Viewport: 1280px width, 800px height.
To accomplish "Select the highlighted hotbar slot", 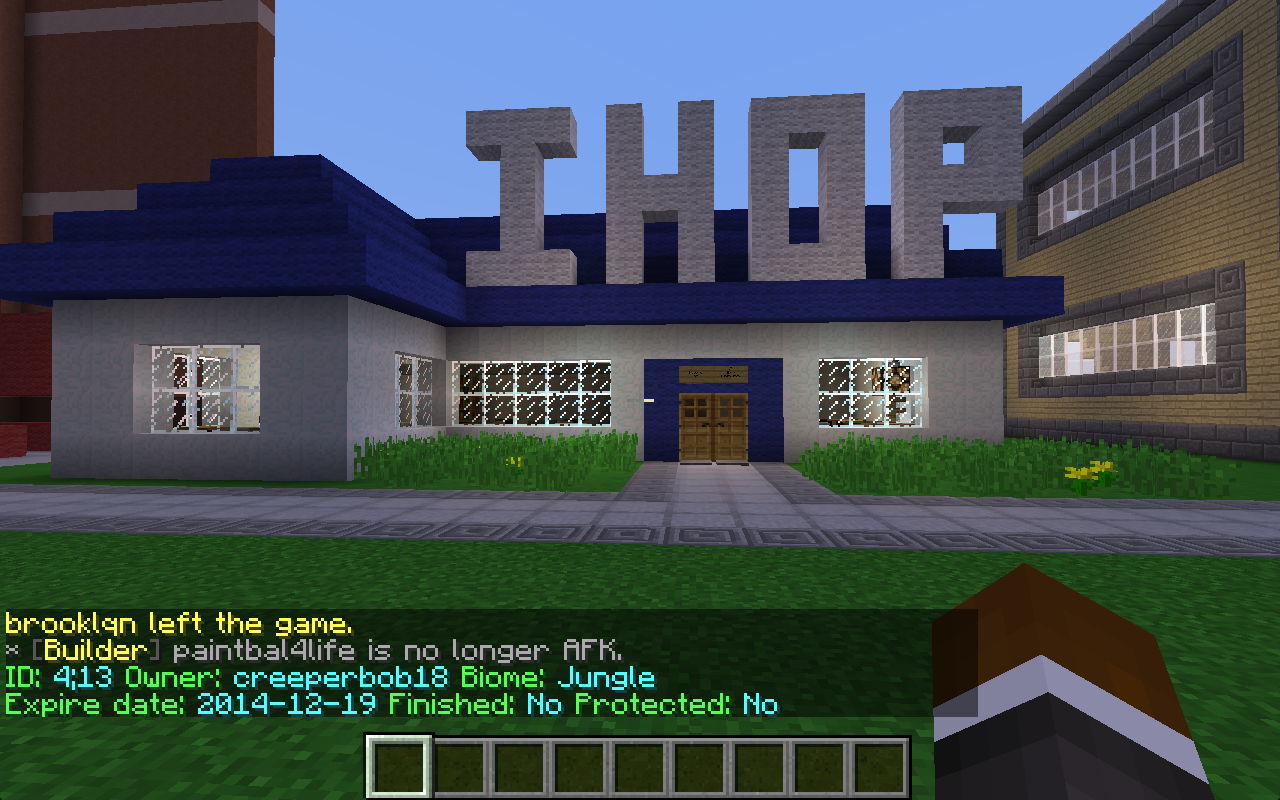I will pos(399,768).
